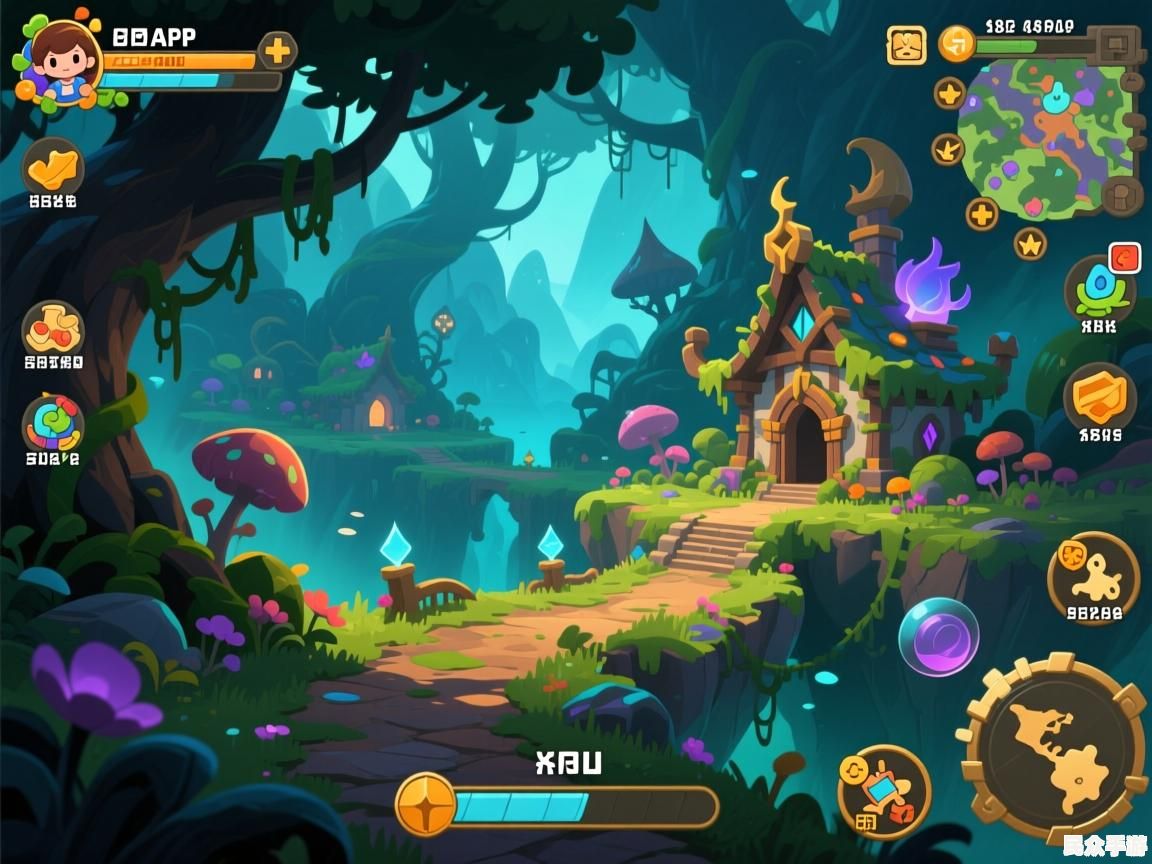Open the gold nugget icon in the left column

click(x=52, y=168)
